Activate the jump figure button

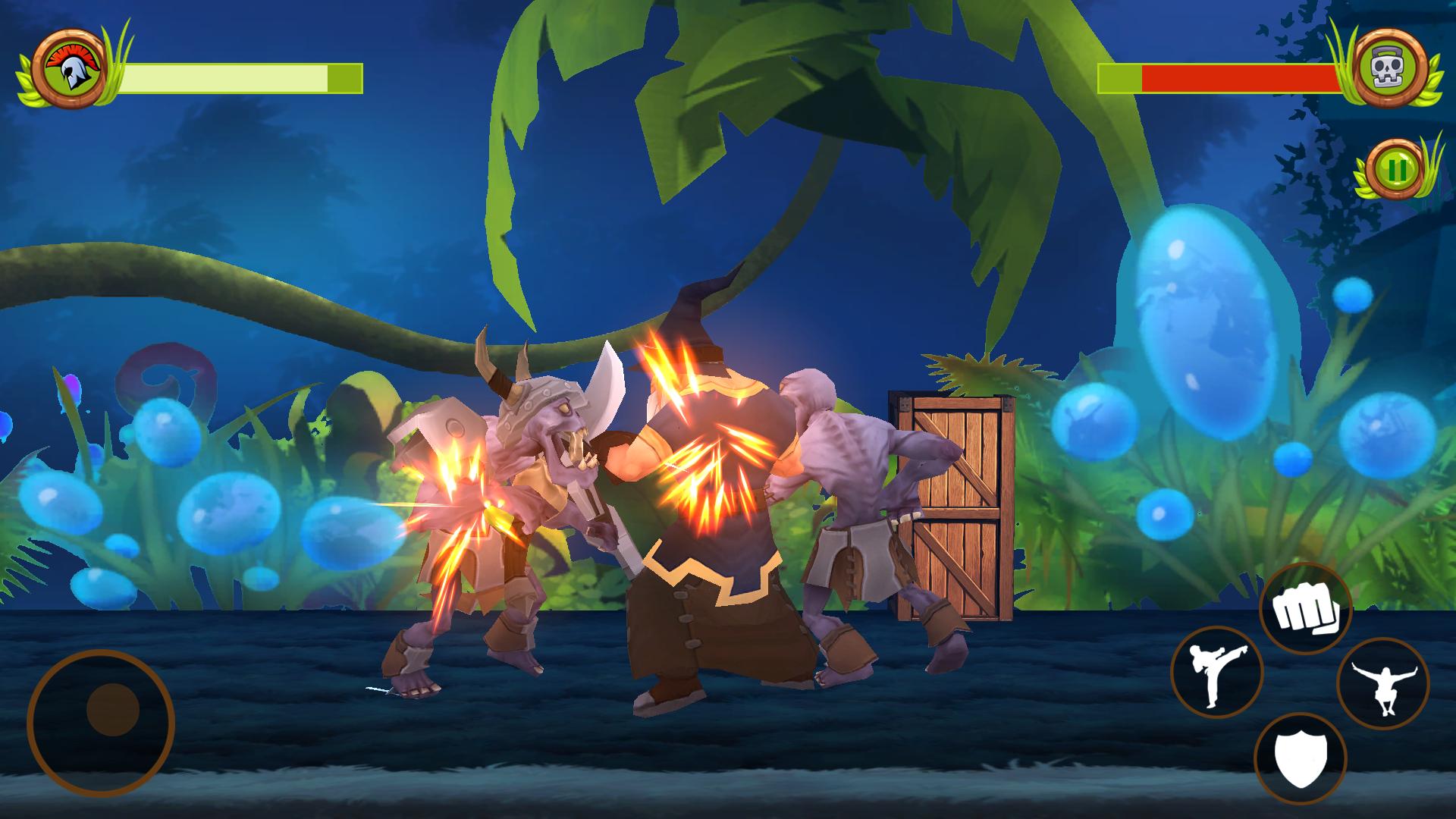coord(1382,684)
